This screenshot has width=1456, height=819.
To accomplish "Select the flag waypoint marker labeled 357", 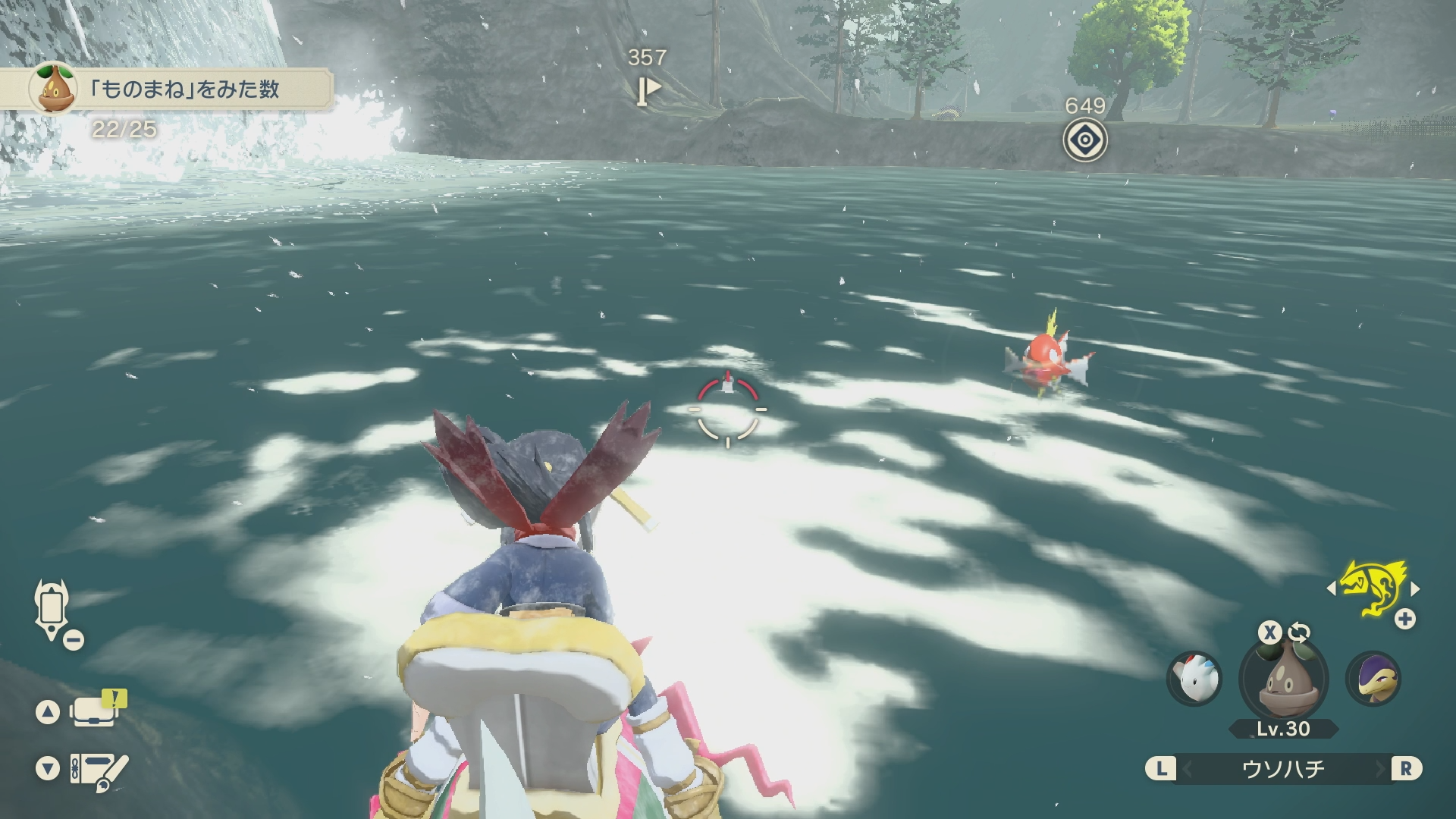I will click(647, 91).
